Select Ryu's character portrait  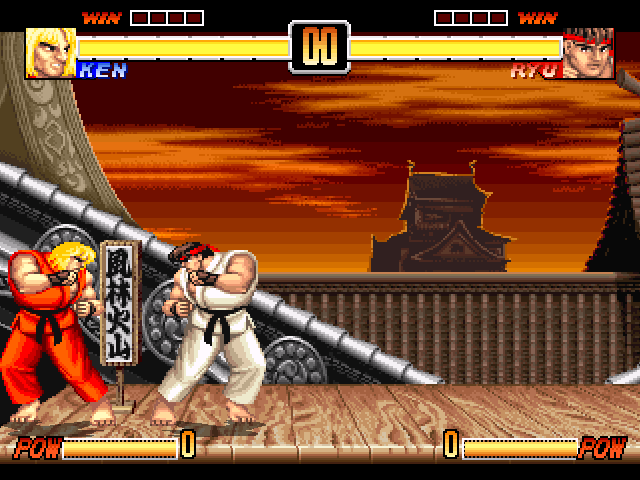588,54
